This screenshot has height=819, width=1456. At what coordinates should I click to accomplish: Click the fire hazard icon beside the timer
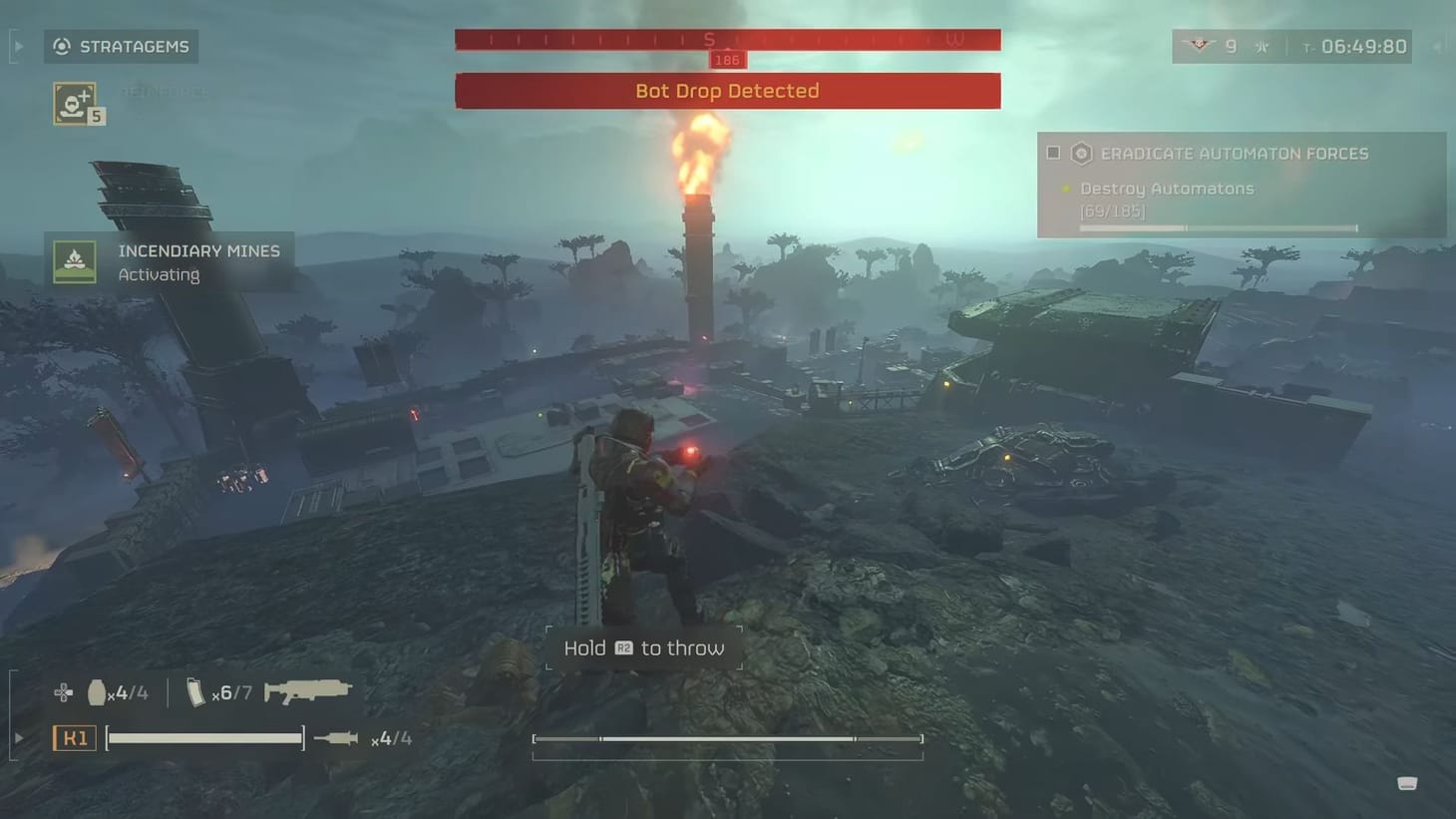[1261, 46]
